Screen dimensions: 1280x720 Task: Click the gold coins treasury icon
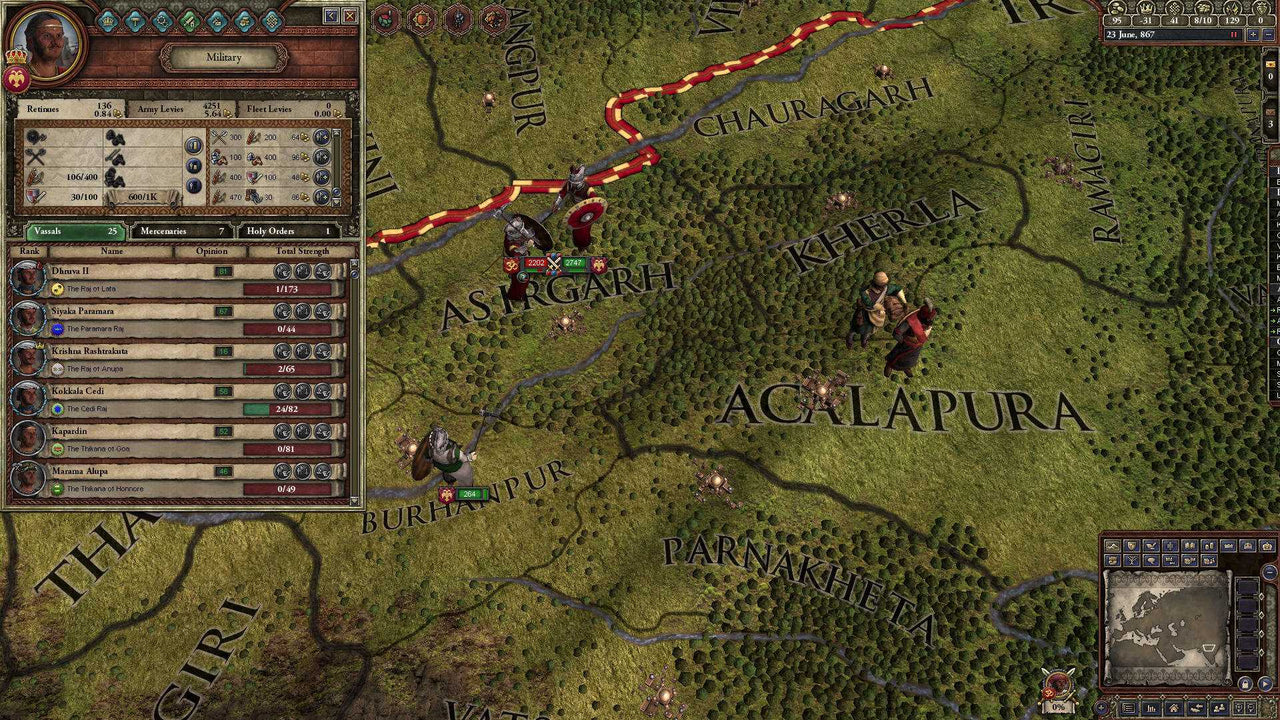click(x=1115, y=9)
